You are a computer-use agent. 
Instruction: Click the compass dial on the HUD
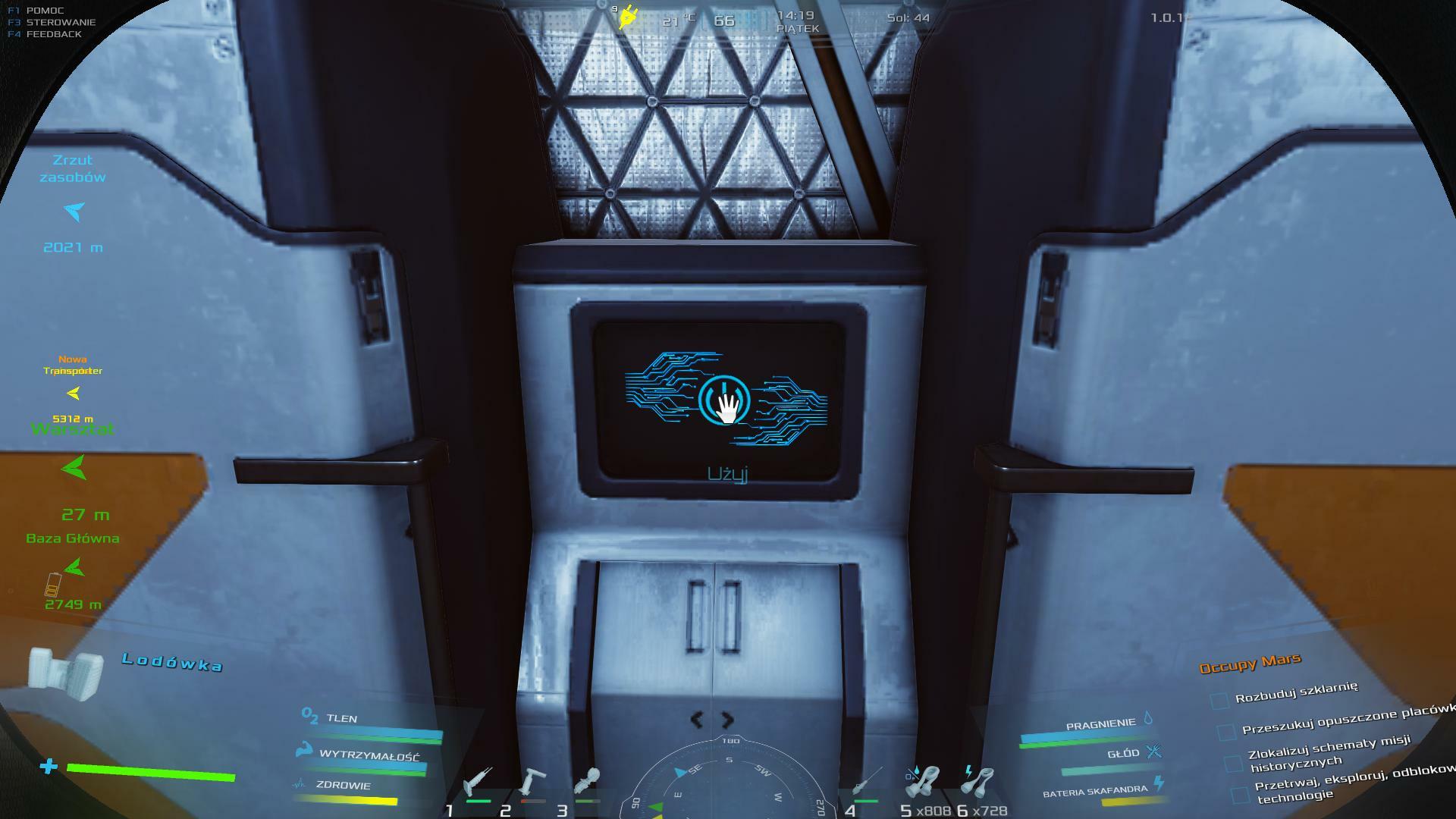click(x=728, y=781)
